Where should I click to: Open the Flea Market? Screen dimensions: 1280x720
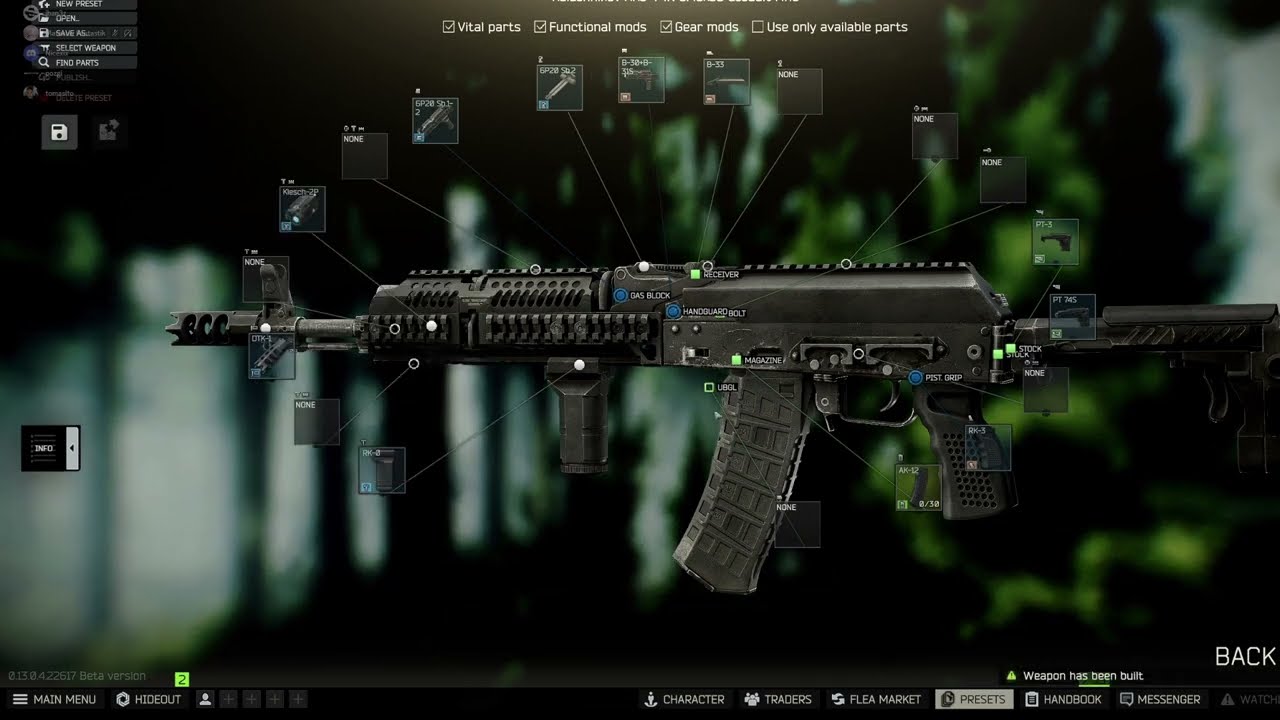coord(875,699)
